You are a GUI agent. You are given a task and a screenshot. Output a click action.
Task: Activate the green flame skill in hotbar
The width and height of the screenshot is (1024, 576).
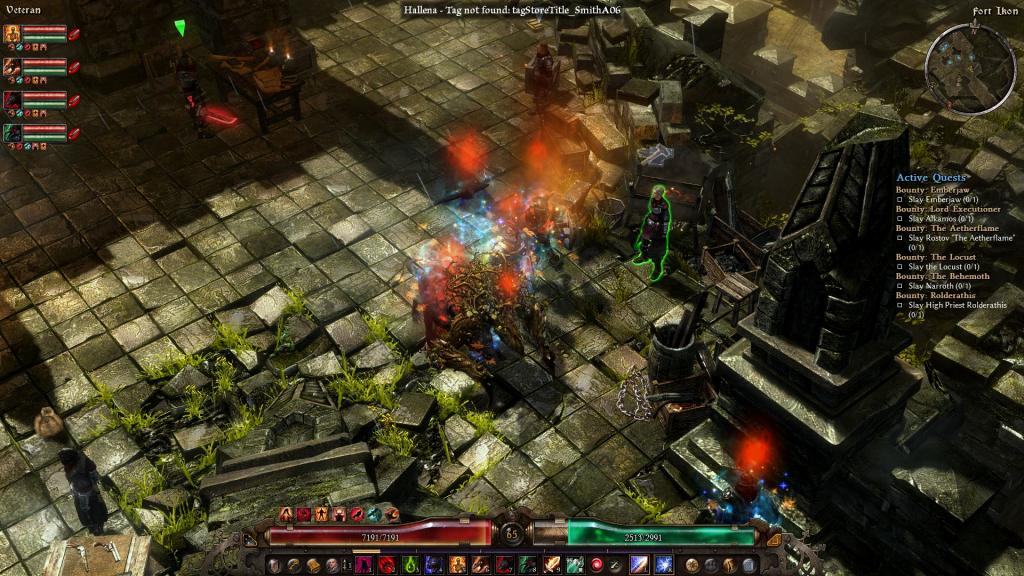[410, 565]
